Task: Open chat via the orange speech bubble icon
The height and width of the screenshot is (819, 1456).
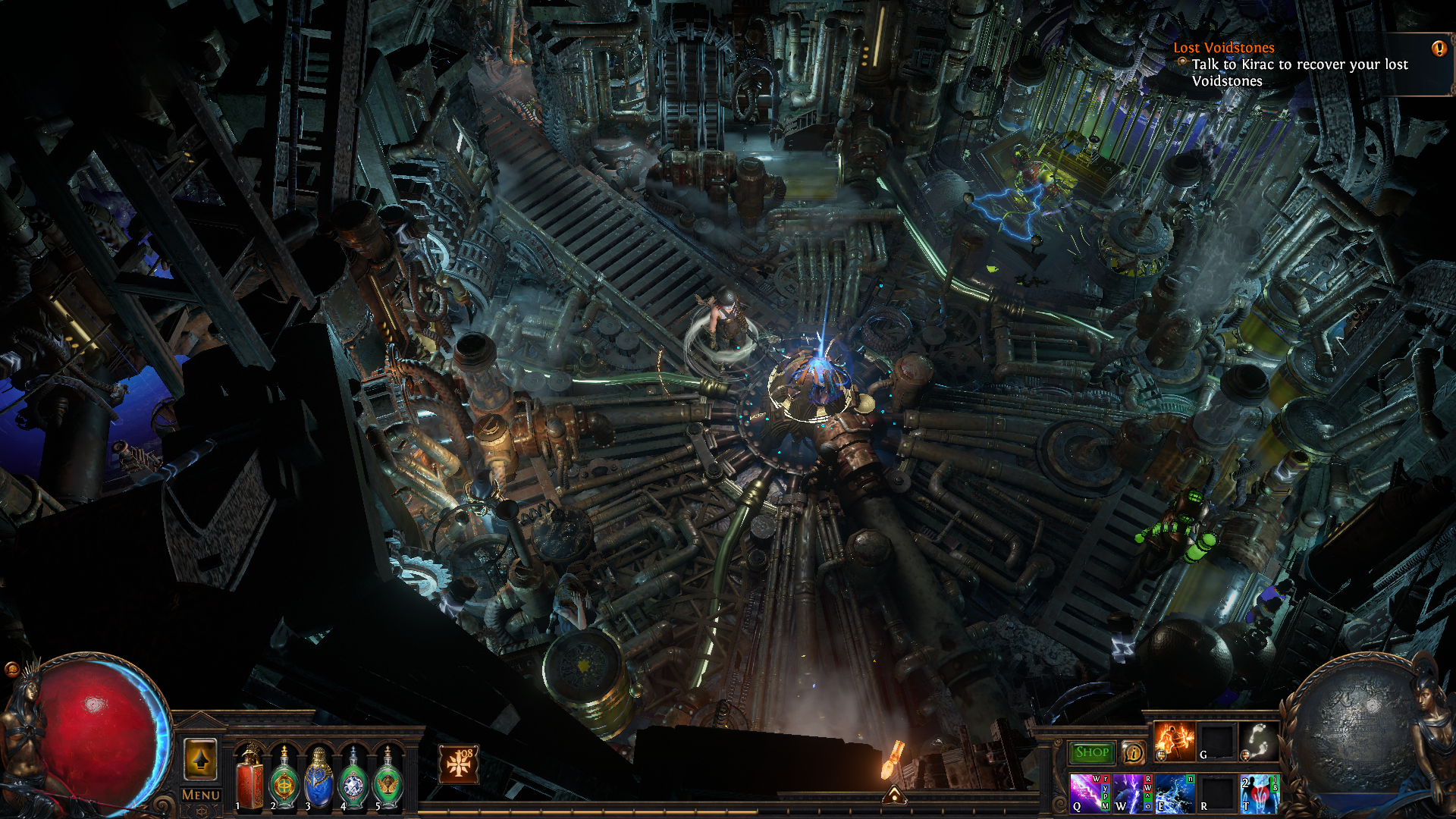Action: 11,669
